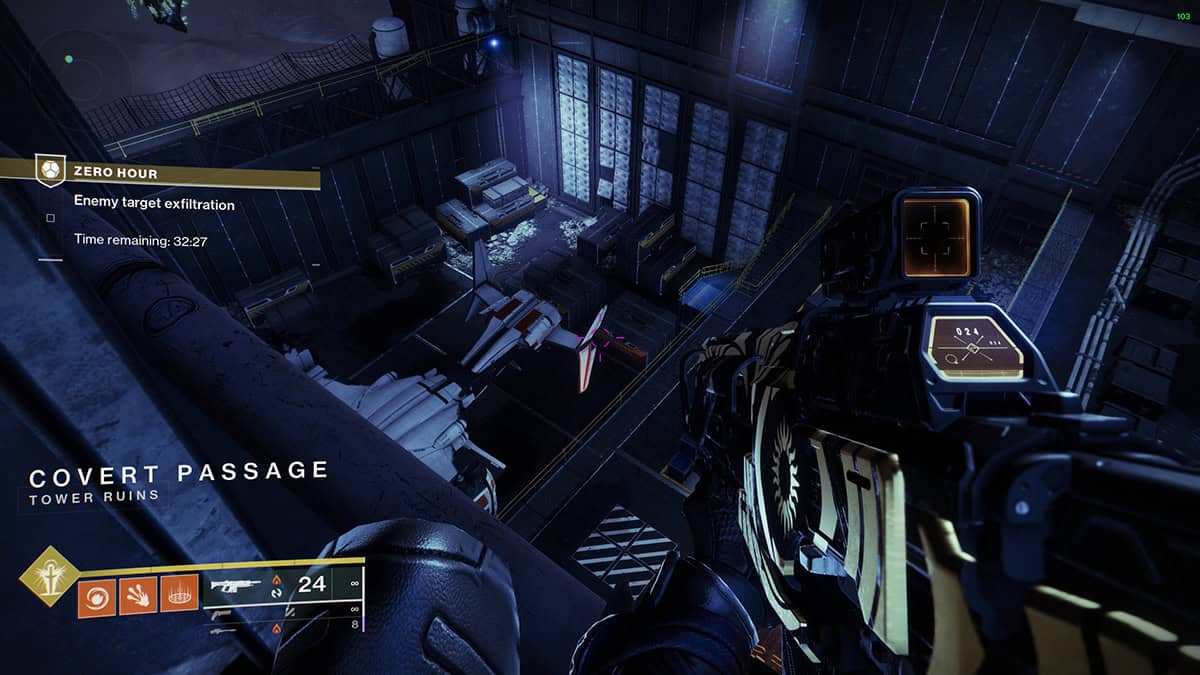Trigger the melee hand ability icon

(x=137, y=597)
